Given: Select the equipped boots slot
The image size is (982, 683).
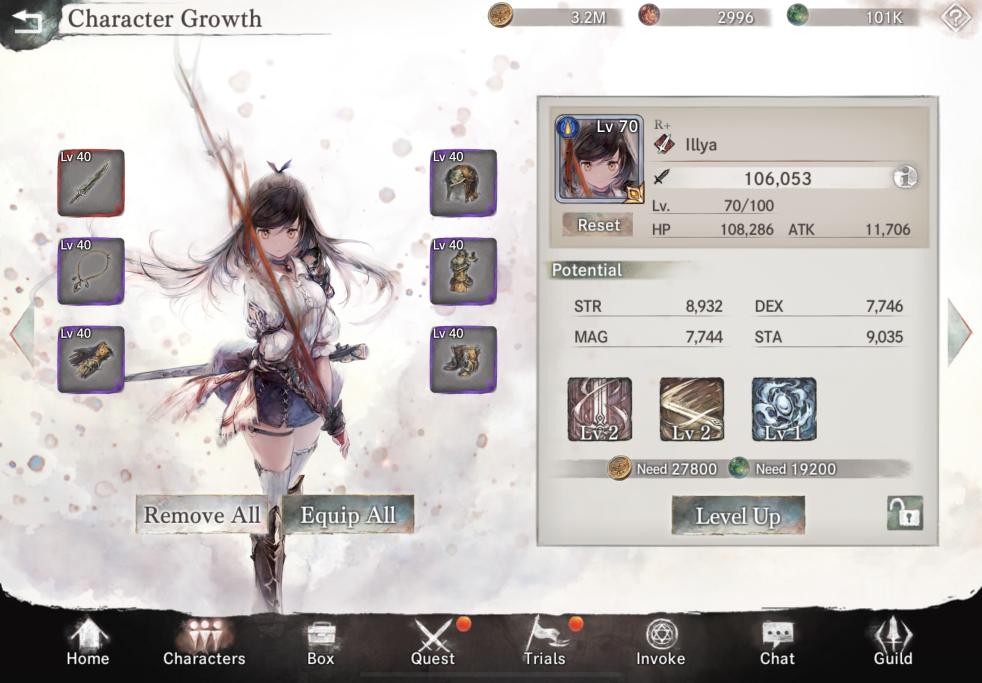Looking at the screenshot, I should 463,359.
